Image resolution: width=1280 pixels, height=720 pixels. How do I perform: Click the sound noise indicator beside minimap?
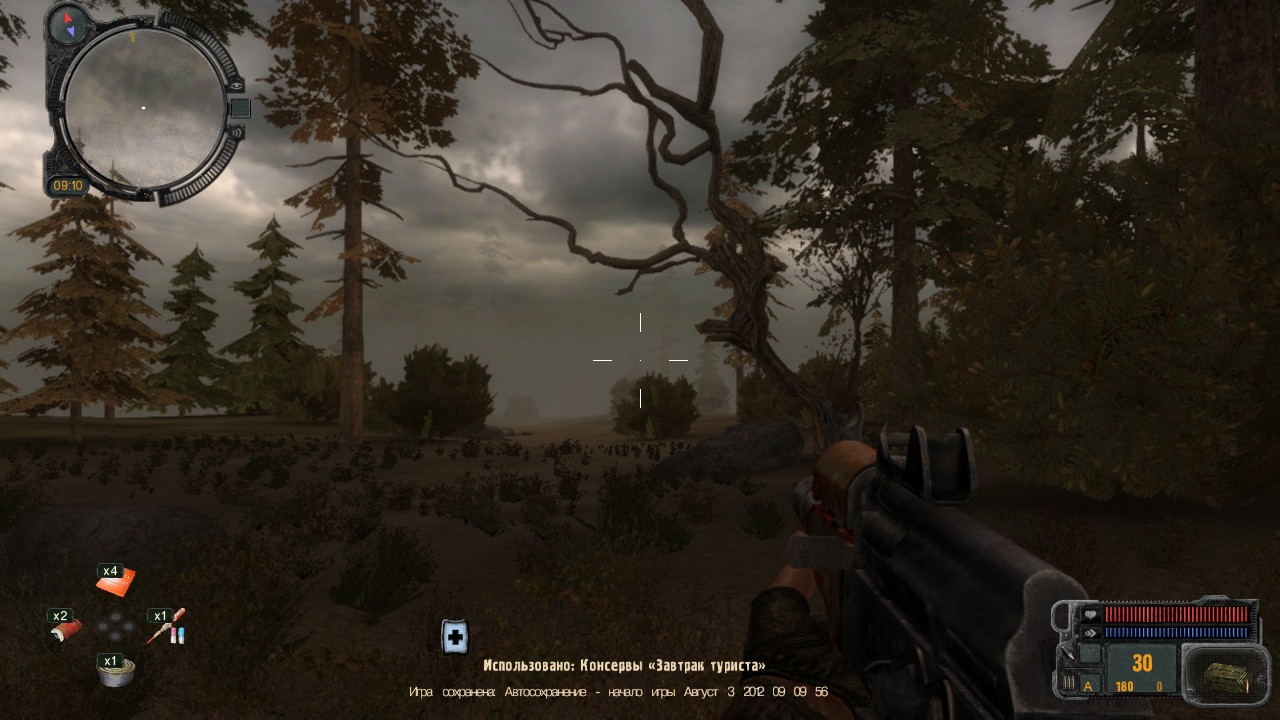[236, 131]
